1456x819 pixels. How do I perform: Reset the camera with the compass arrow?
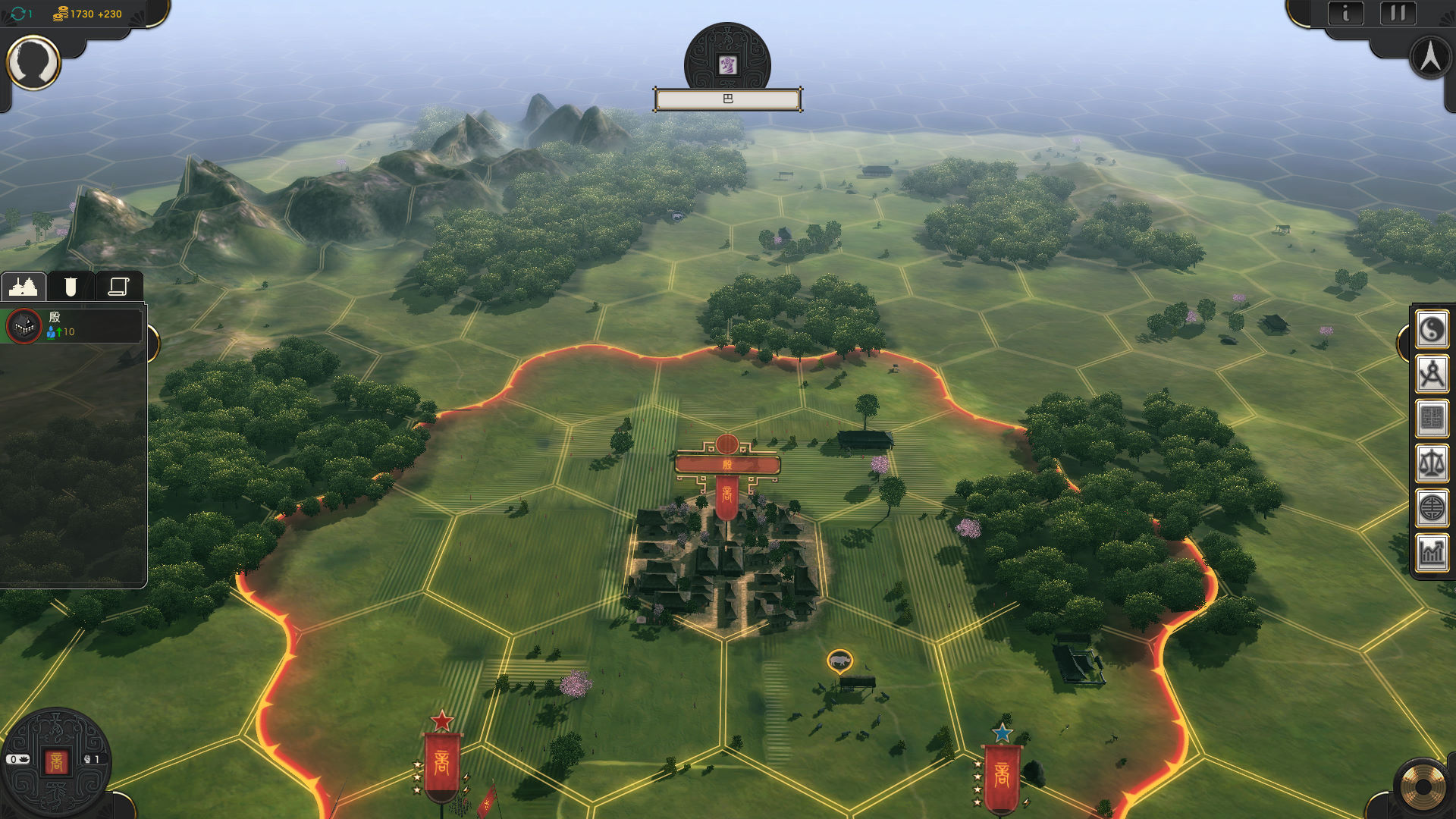1430,58
